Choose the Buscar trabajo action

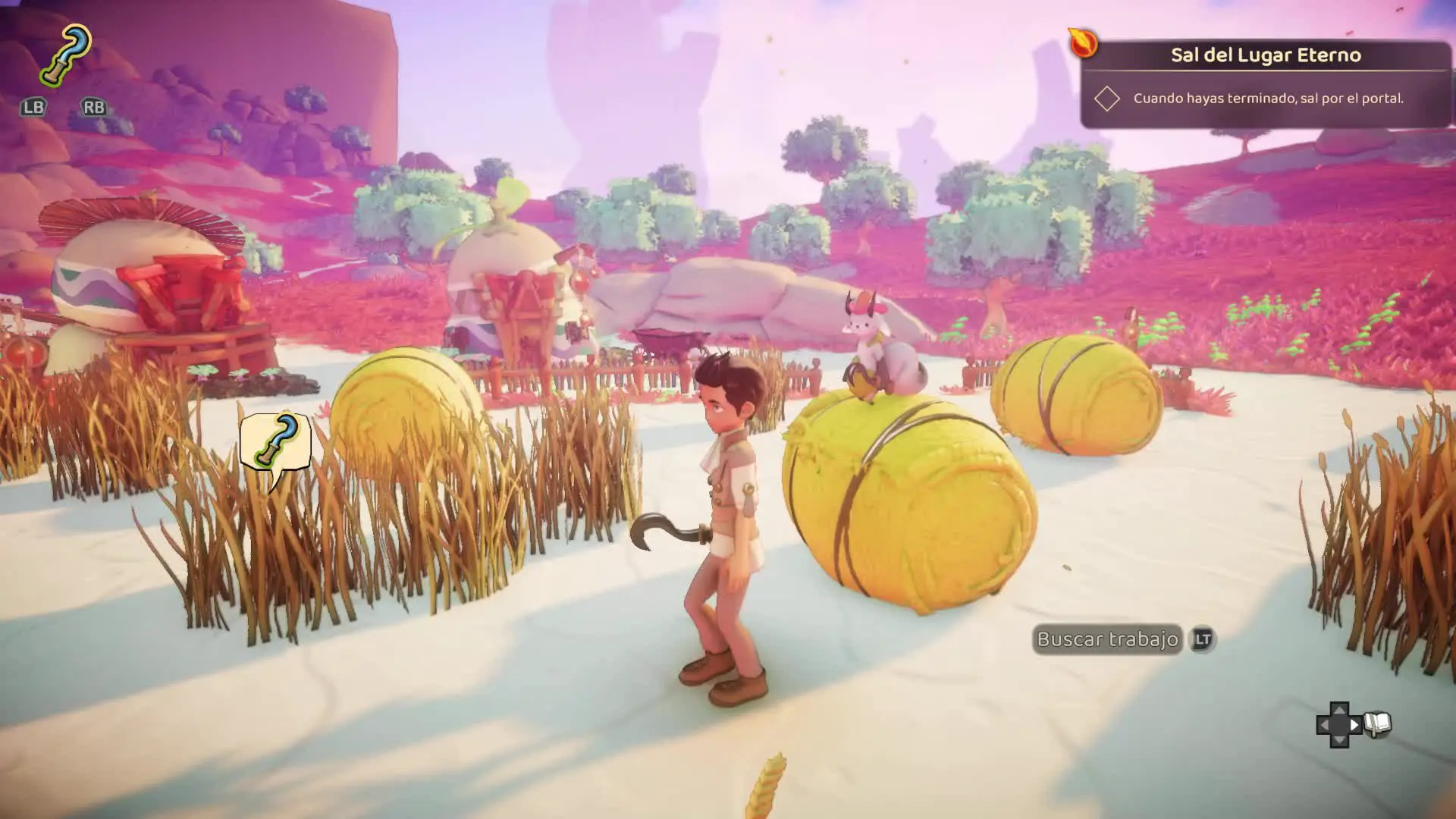click(1107, 640)
